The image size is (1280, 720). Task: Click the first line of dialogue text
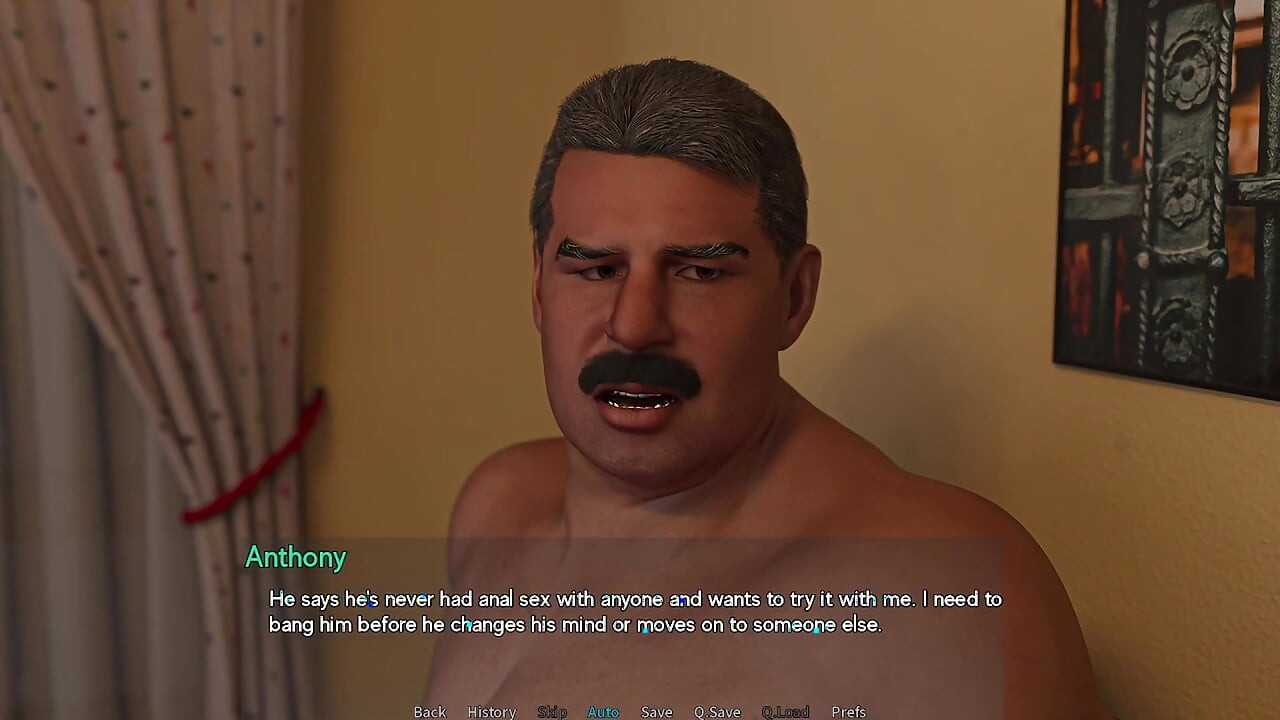(635, 599)
